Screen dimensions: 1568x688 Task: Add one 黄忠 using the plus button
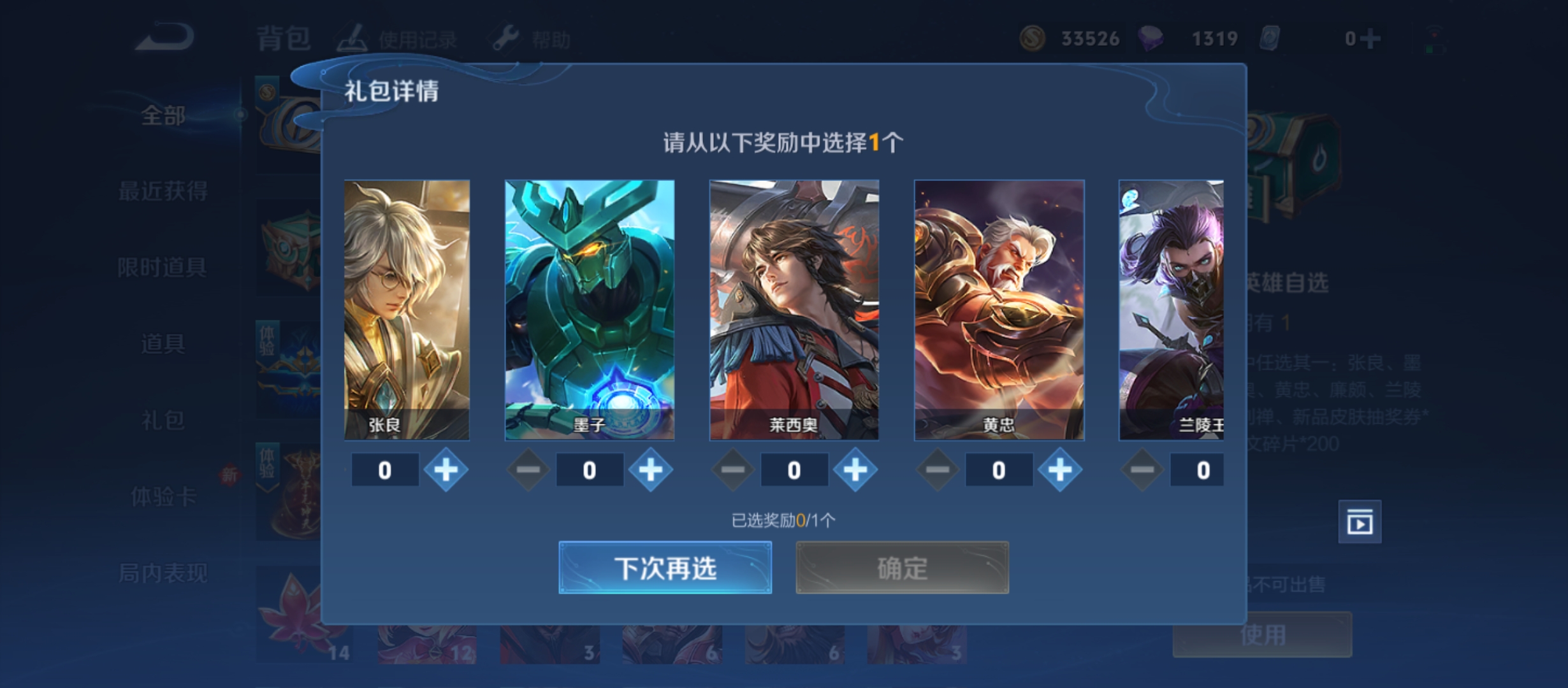point(1060,470)
